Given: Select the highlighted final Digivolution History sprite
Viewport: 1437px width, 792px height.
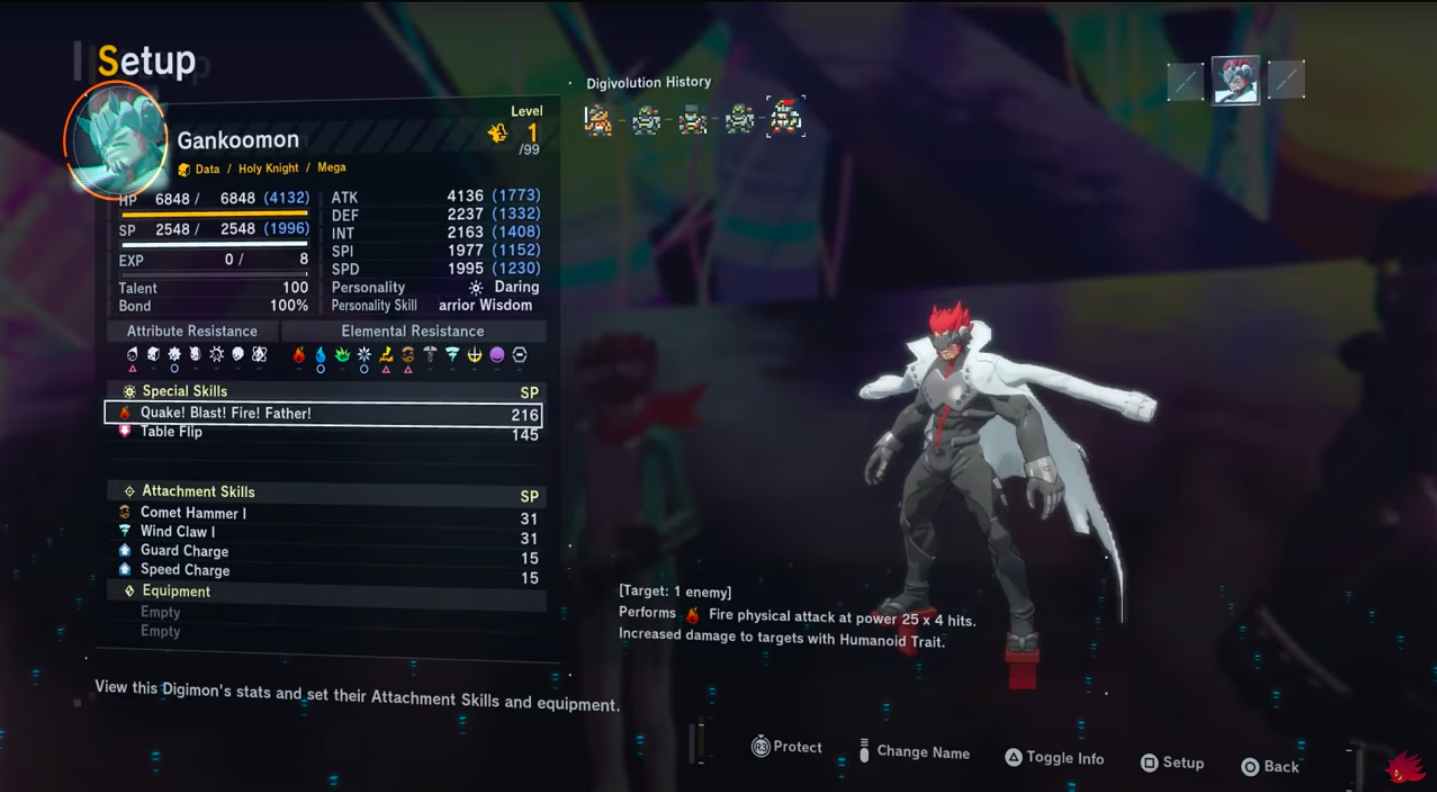Looking at the screenshot, I should 786,118.
